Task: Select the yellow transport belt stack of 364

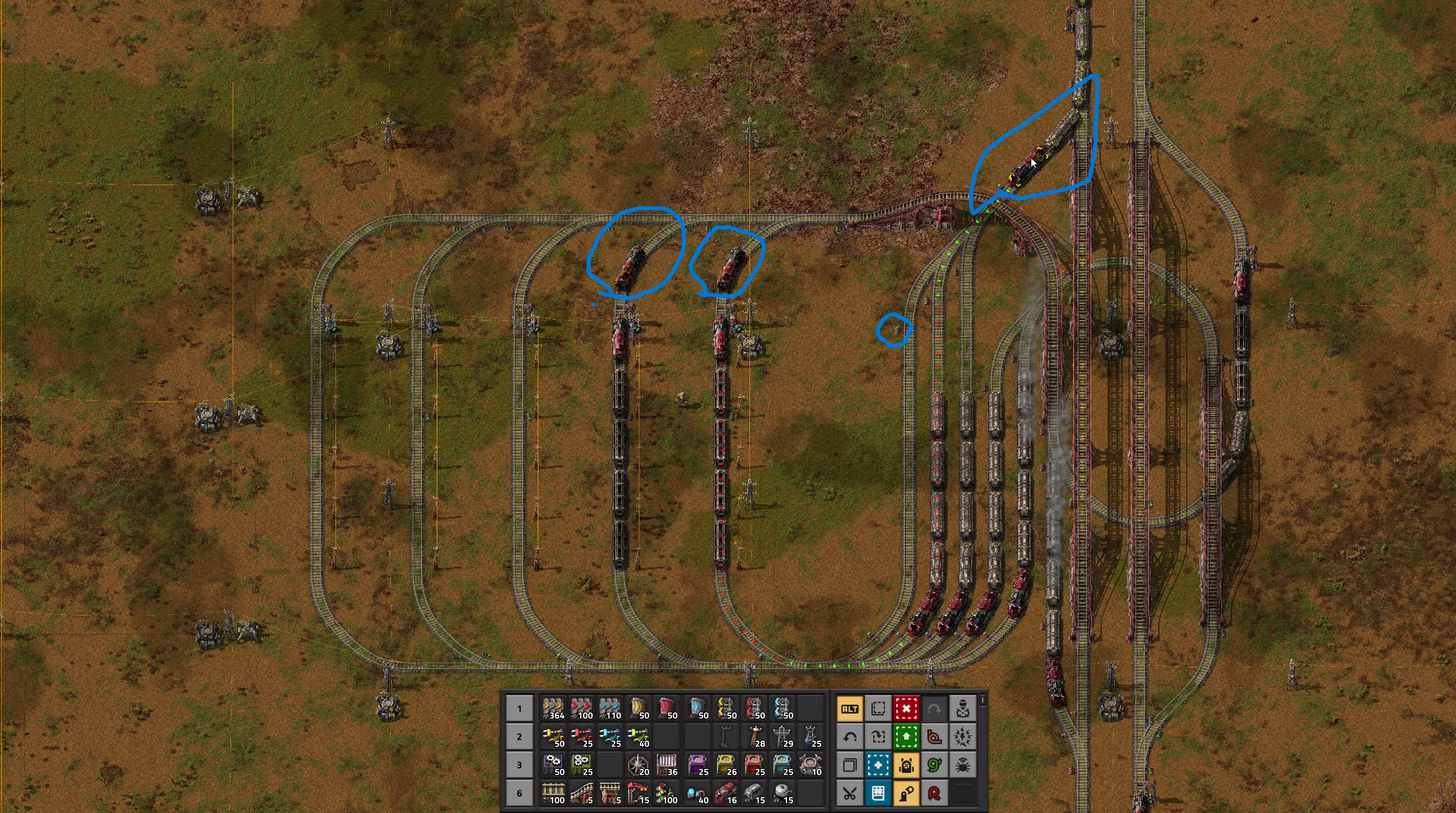Action: pos(553,709)
